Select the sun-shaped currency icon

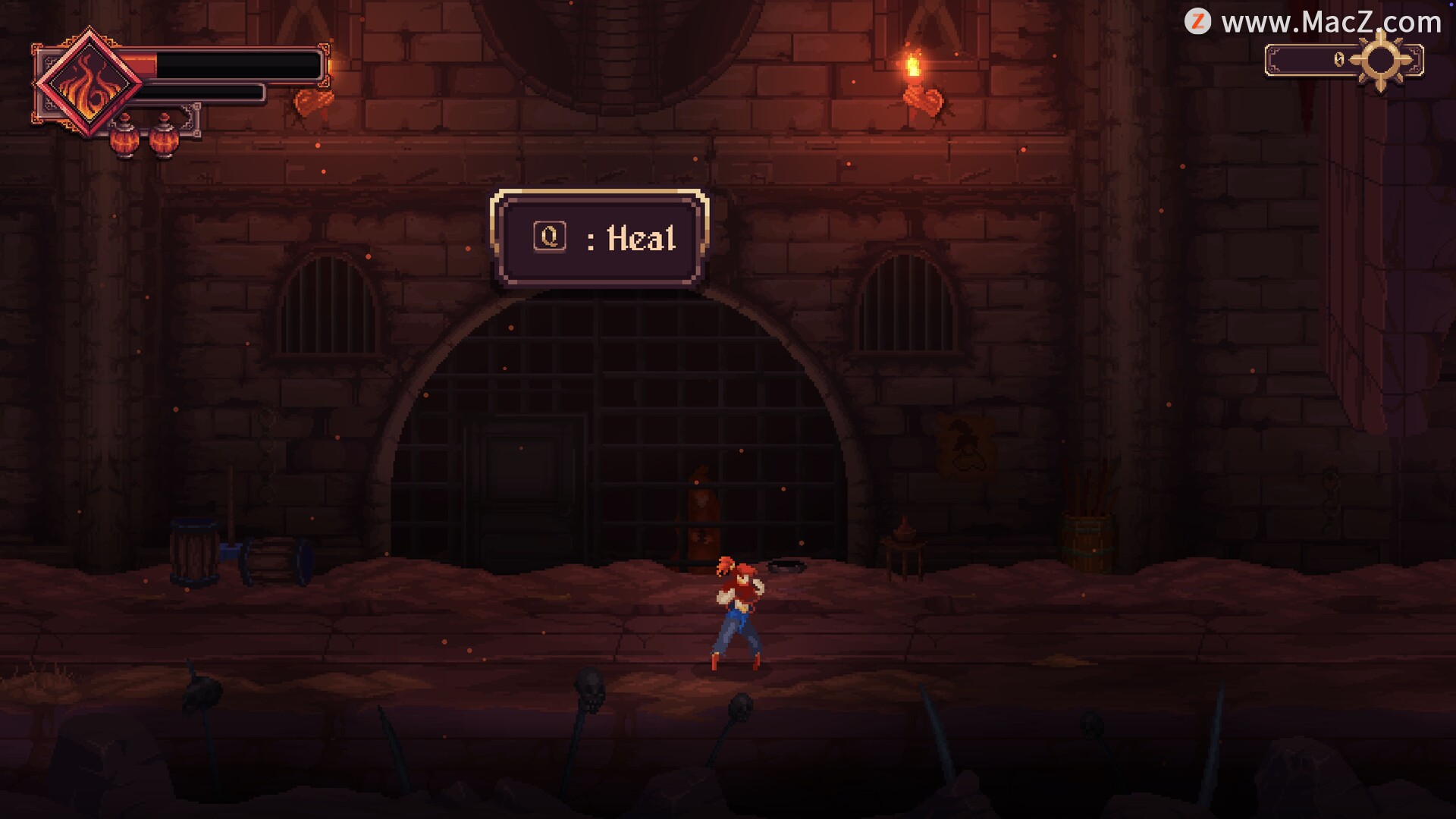click(x=1380, y=61)
